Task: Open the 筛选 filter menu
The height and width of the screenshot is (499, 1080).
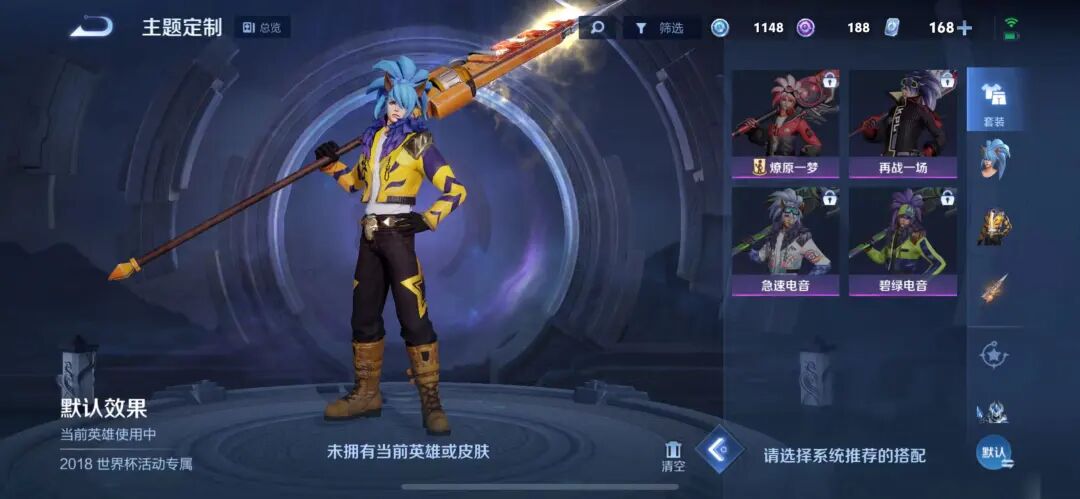Action: (661, 27)
